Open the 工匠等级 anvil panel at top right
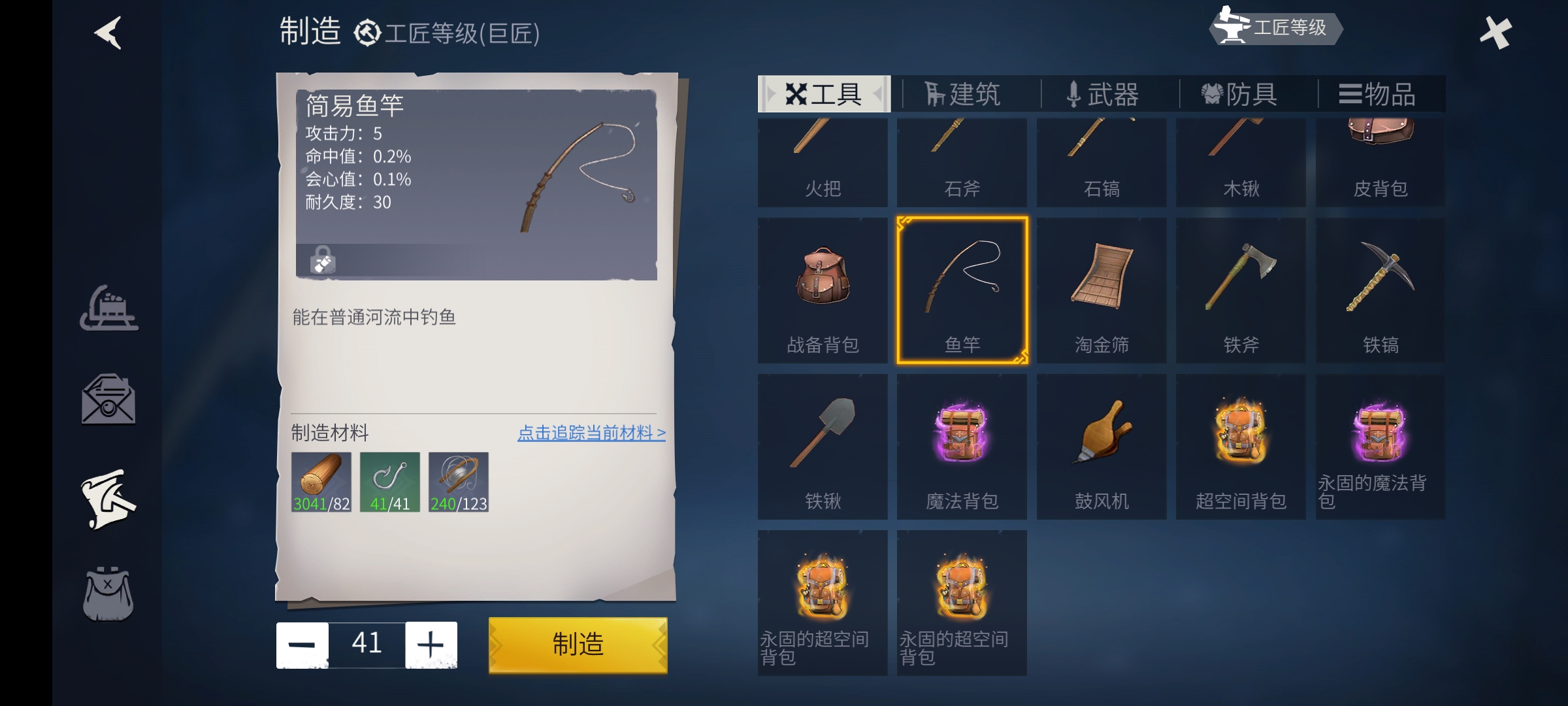 pos(1274,28)
